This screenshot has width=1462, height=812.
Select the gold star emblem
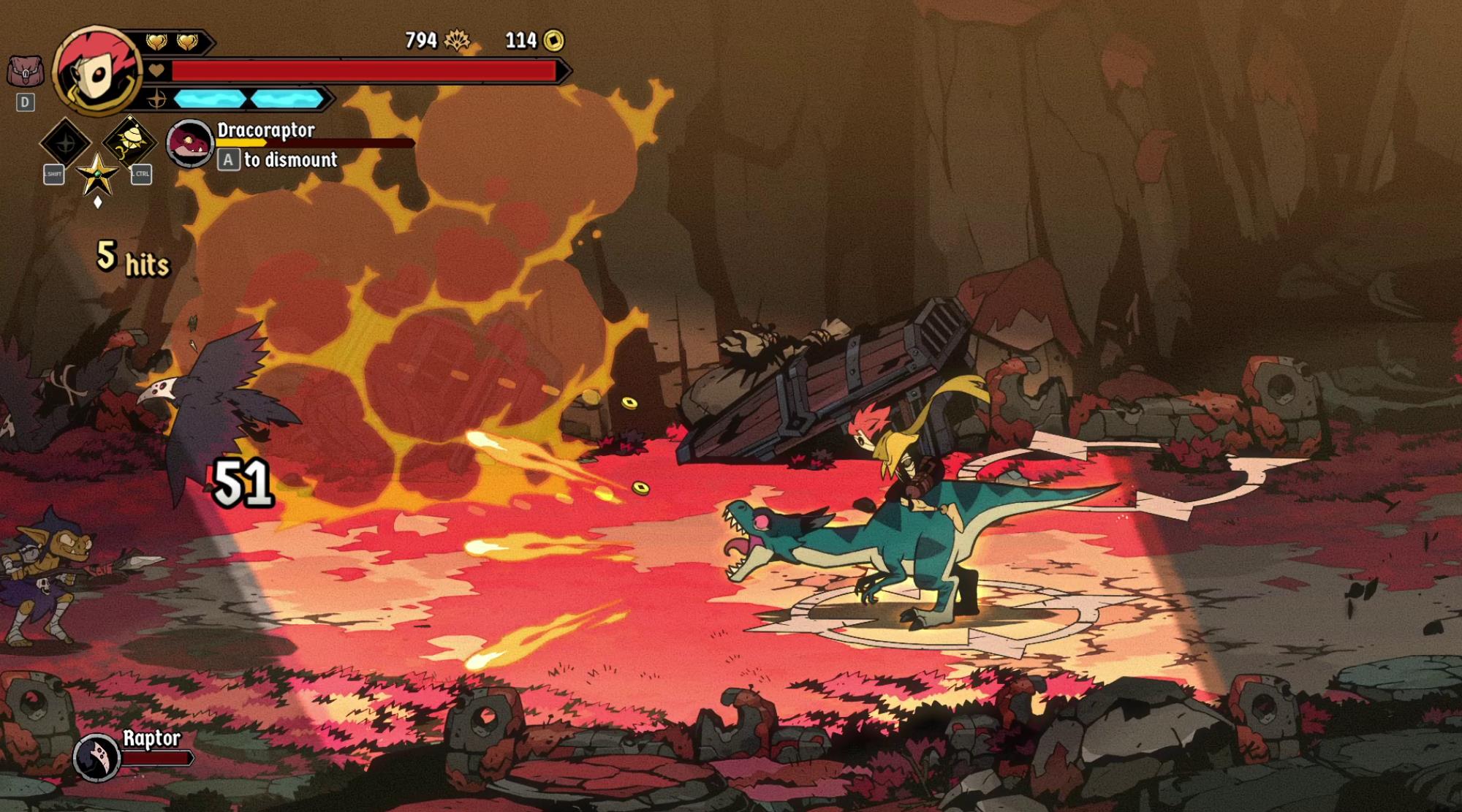pyautogui.click(x=96, y=174)
